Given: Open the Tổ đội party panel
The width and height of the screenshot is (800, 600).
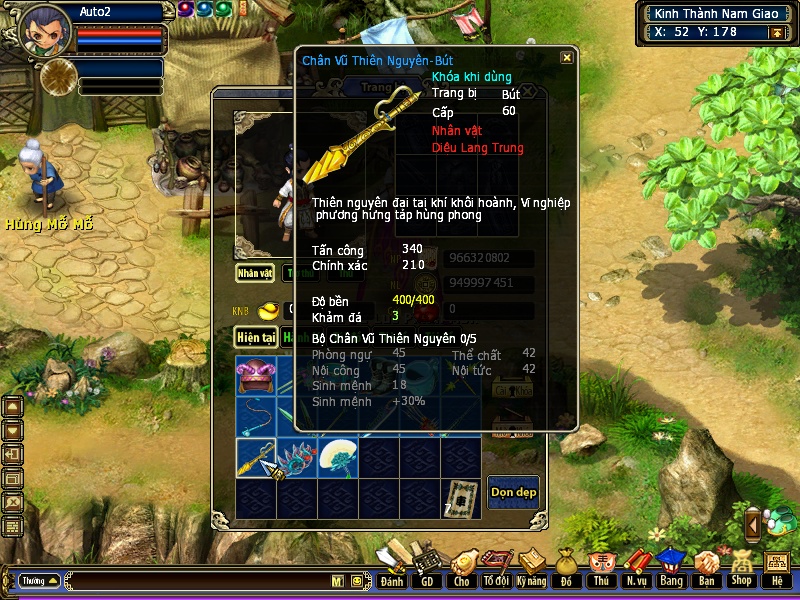Looking at the screenshot, I should (x=495, y=568).
